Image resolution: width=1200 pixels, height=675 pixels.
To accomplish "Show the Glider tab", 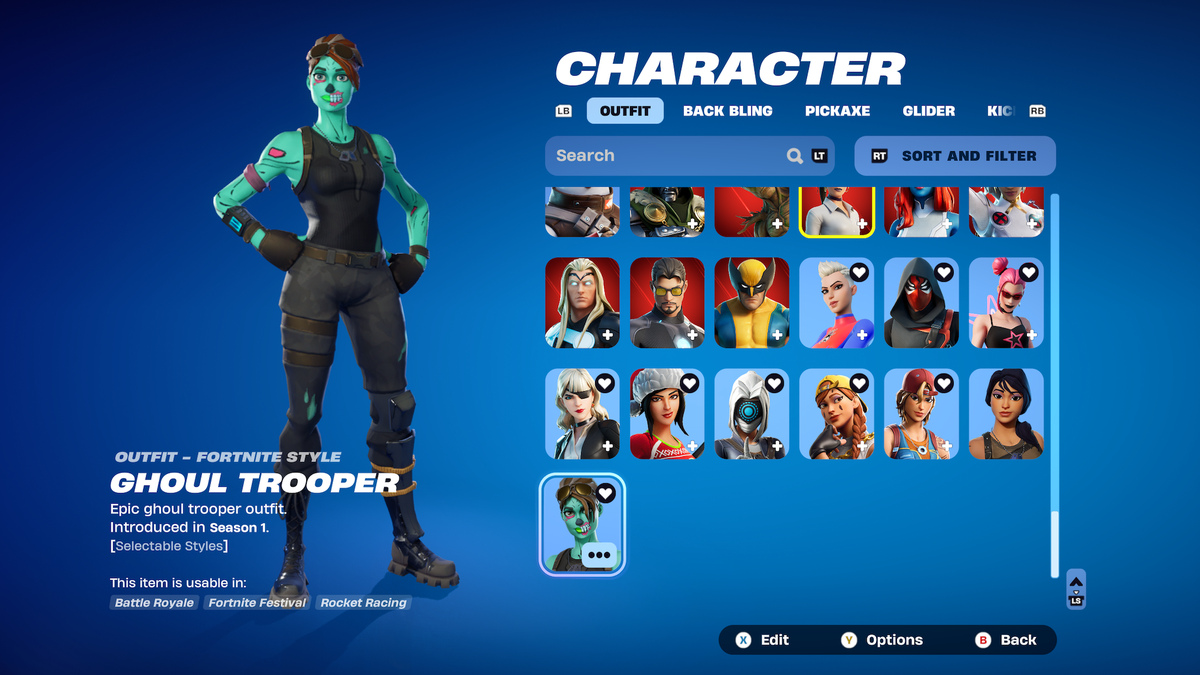I will pos(928,111).
